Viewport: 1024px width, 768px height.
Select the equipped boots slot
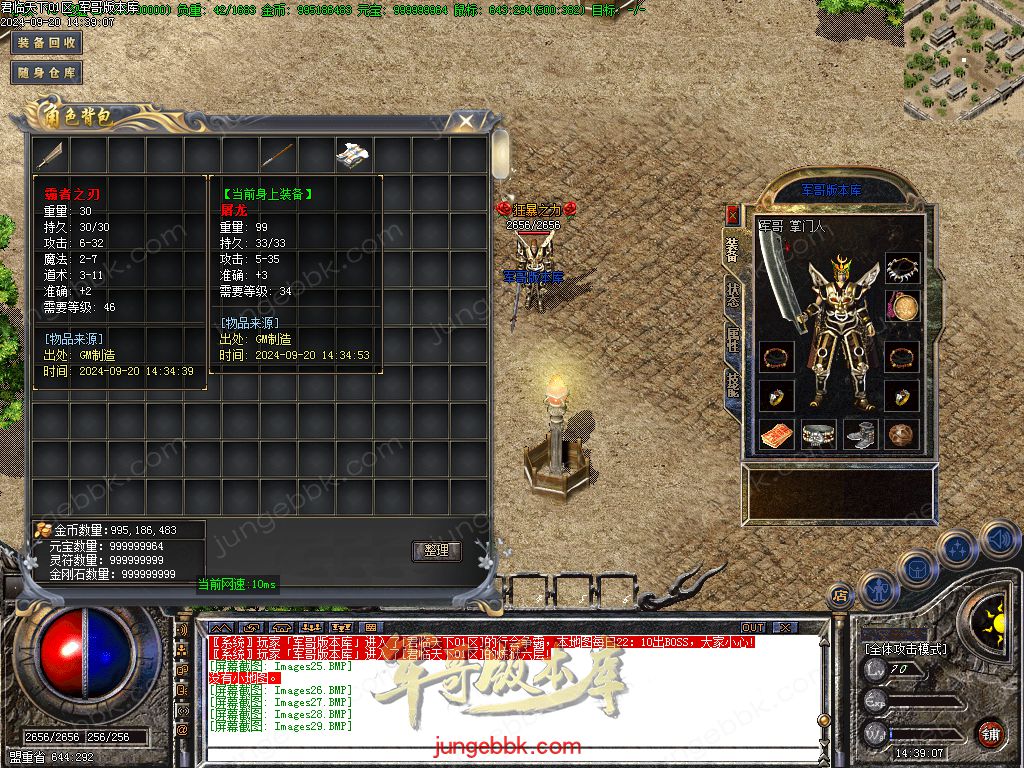tap(861, 435)
